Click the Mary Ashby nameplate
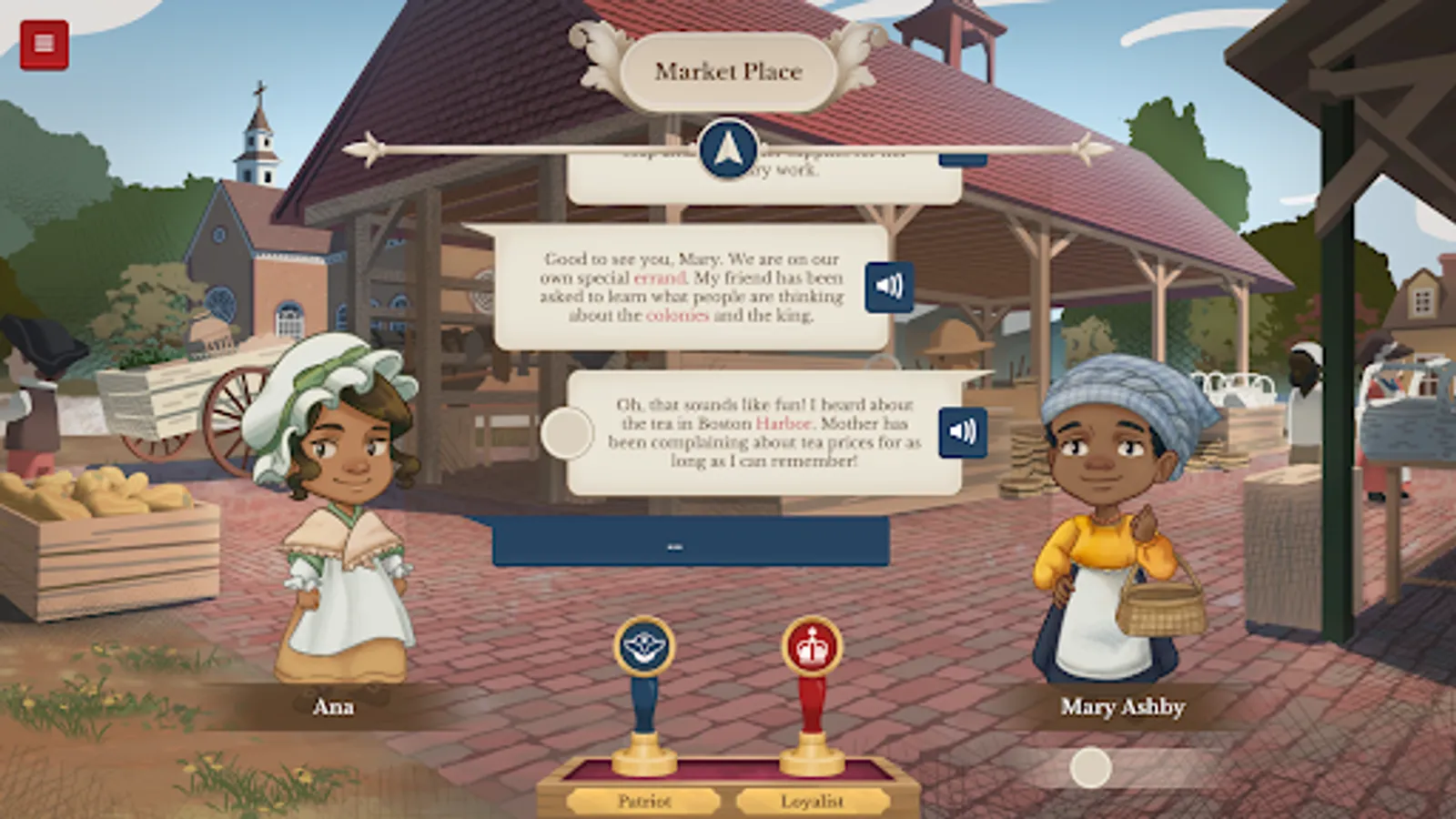1456x819 pixels. coord(1122,708)
